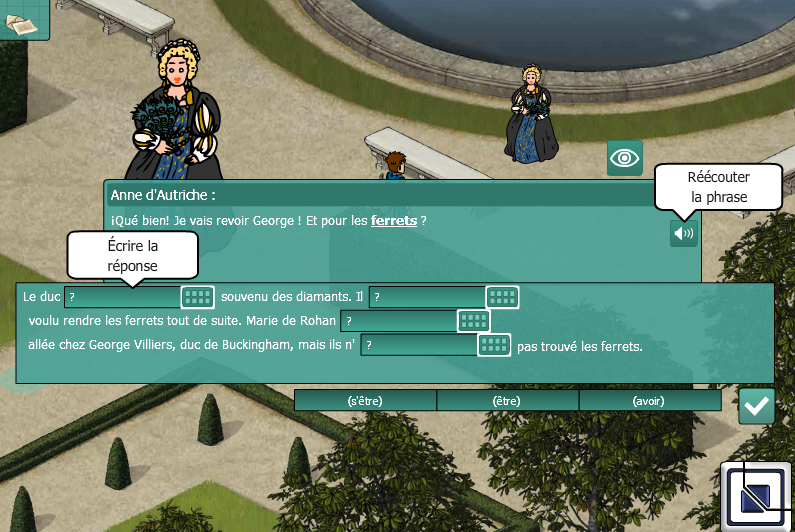Choose the (s'être) answer option
Screen dimensions: 795x532
365,401
